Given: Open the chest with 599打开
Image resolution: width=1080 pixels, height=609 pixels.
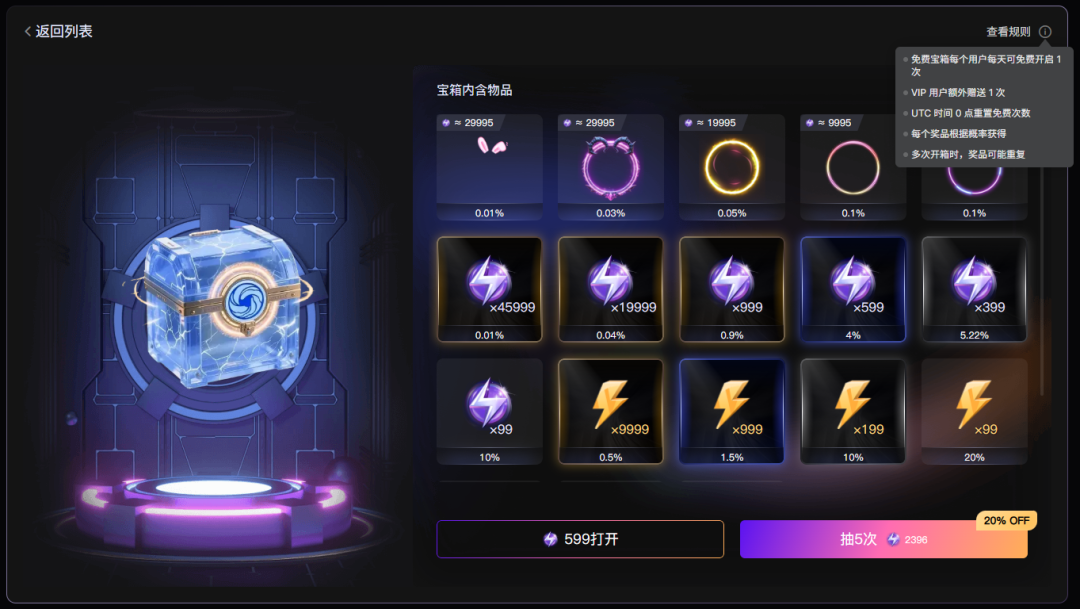Looking at the screenshot, I should pos(580,539).
